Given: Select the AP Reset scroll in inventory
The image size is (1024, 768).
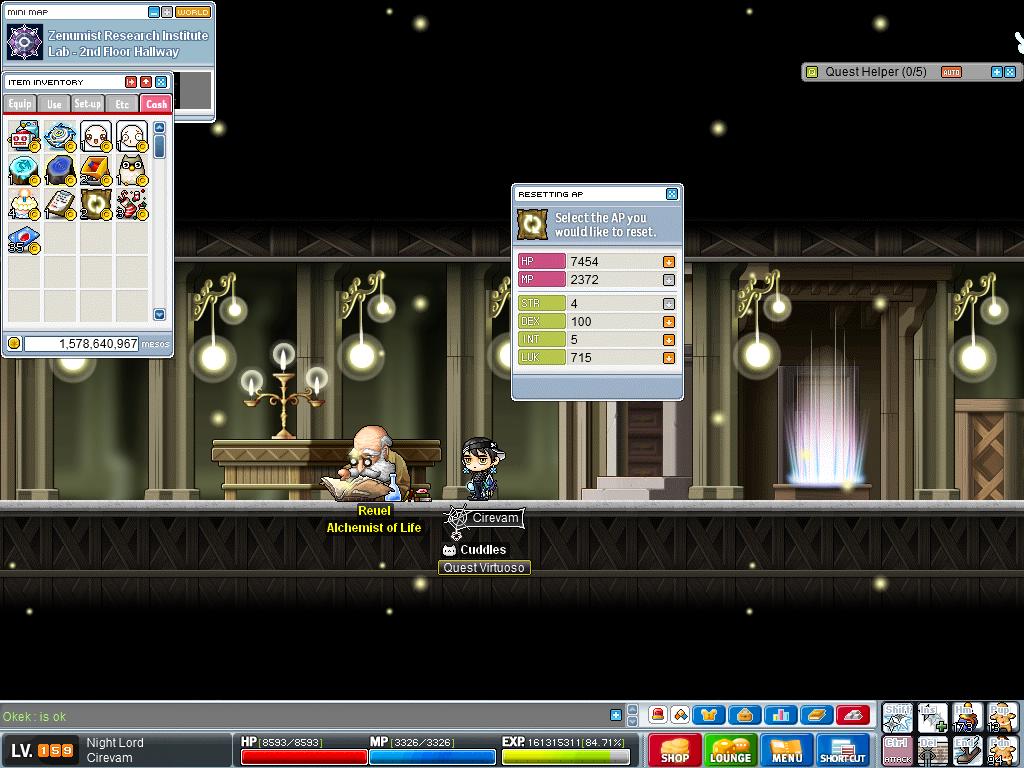Looking at the screenshot, I should pos(96,204).
